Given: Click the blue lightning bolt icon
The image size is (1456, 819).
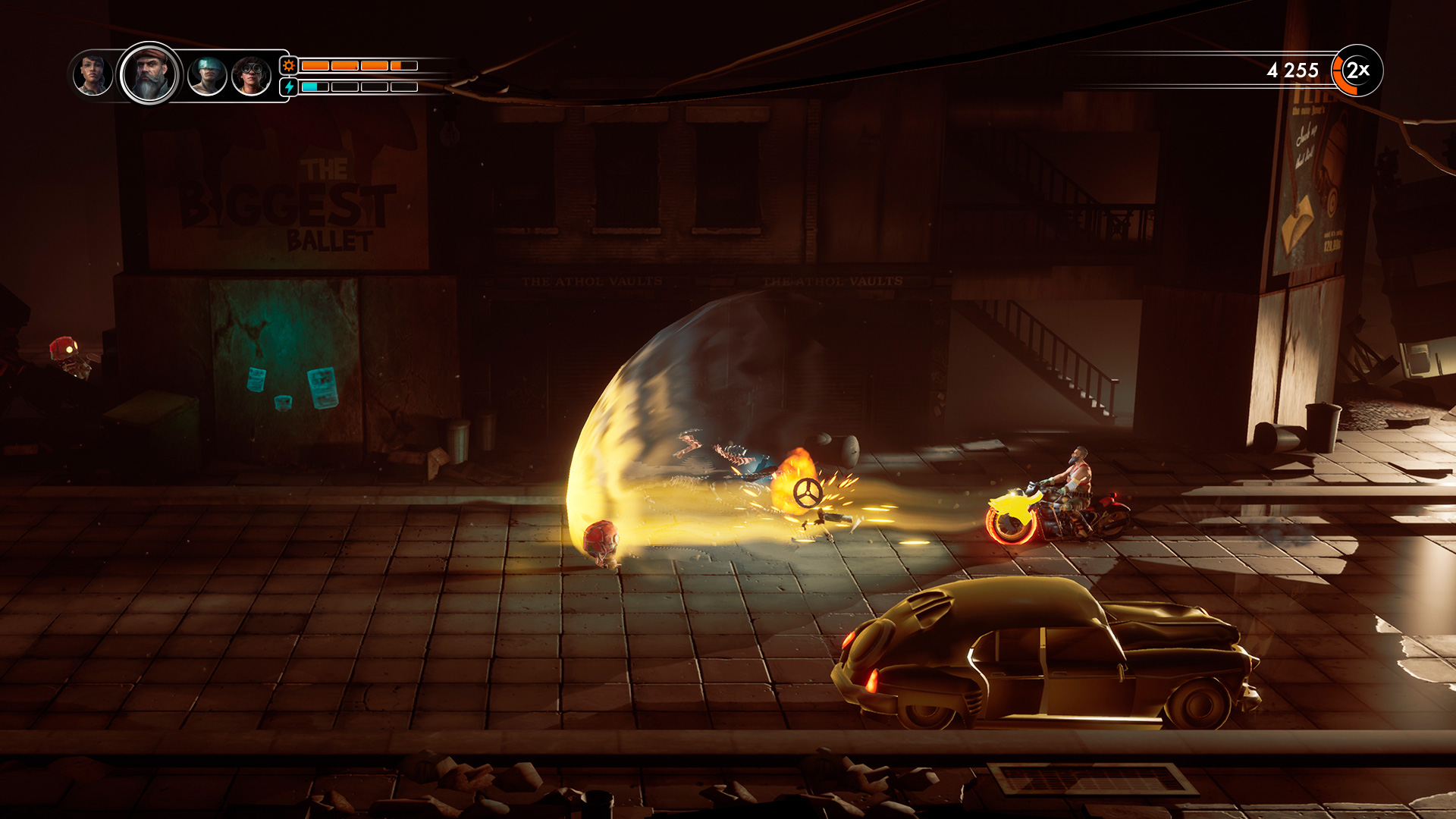Looking at the screenshot, I should pyautogui.click(x=289, y=87).
